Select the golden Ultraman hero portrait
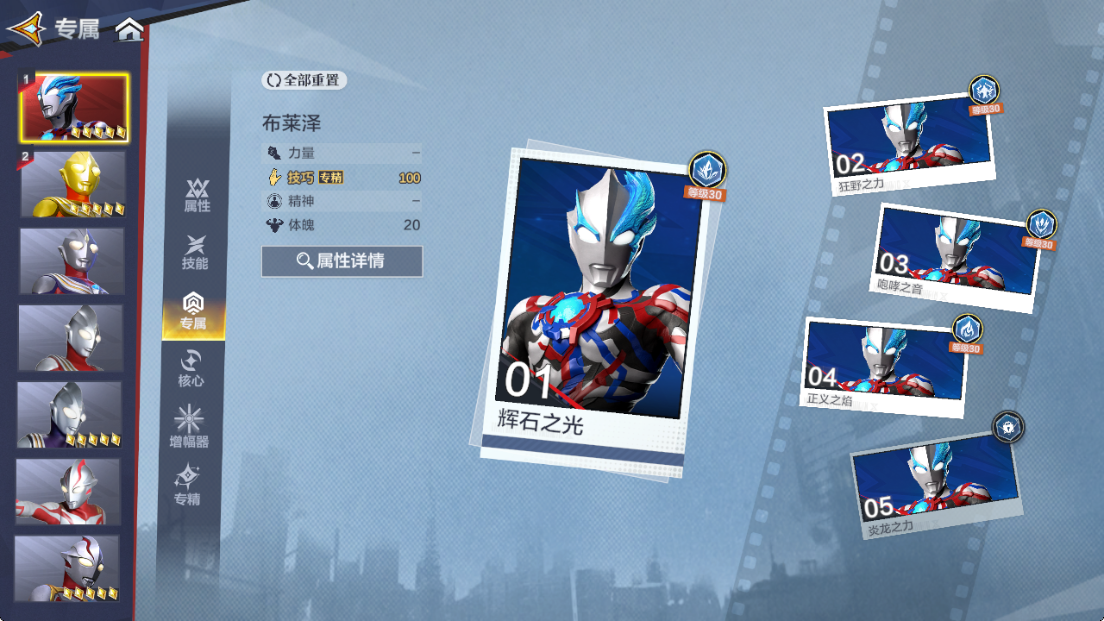 click(x=73, y=185)
